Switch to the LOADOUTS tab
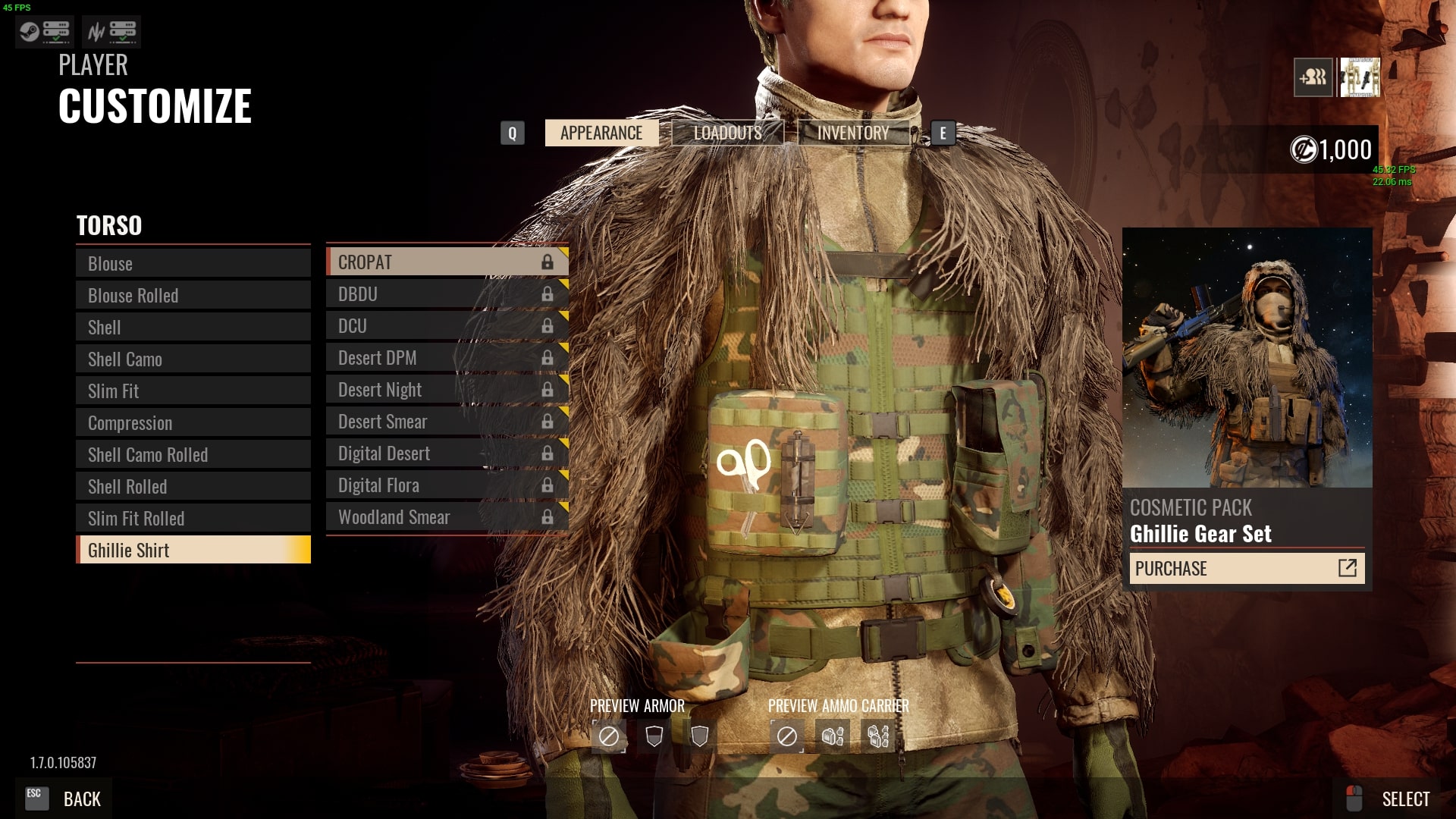 pyautogui.click(x=726, y=133)
